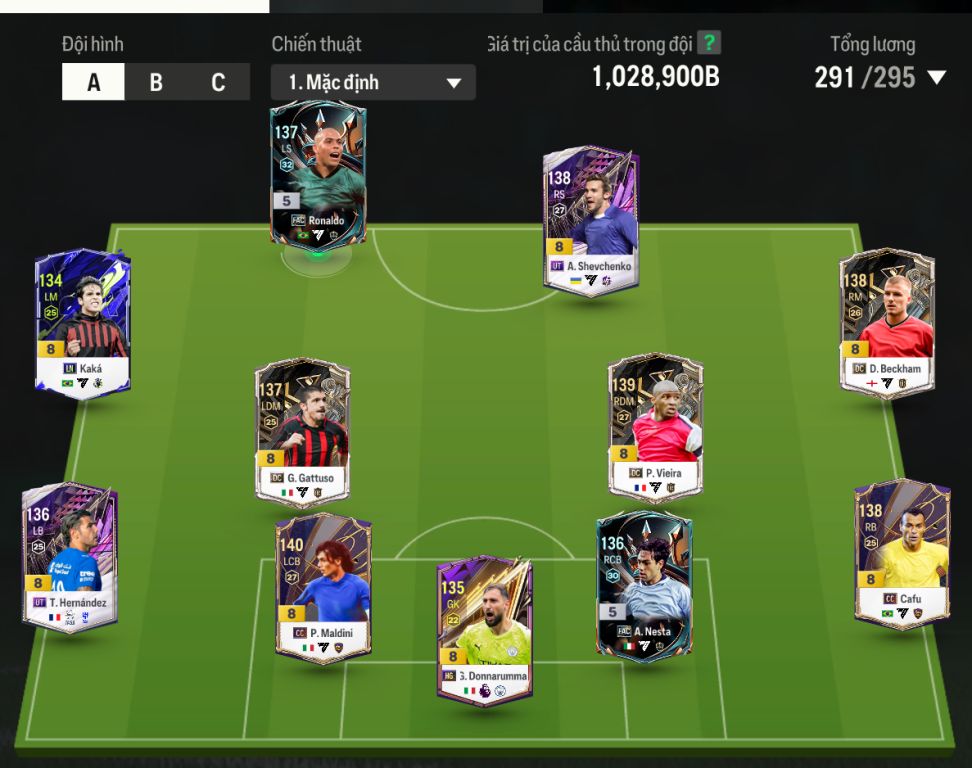Switch to squad tab C

[x=218, y=82]
